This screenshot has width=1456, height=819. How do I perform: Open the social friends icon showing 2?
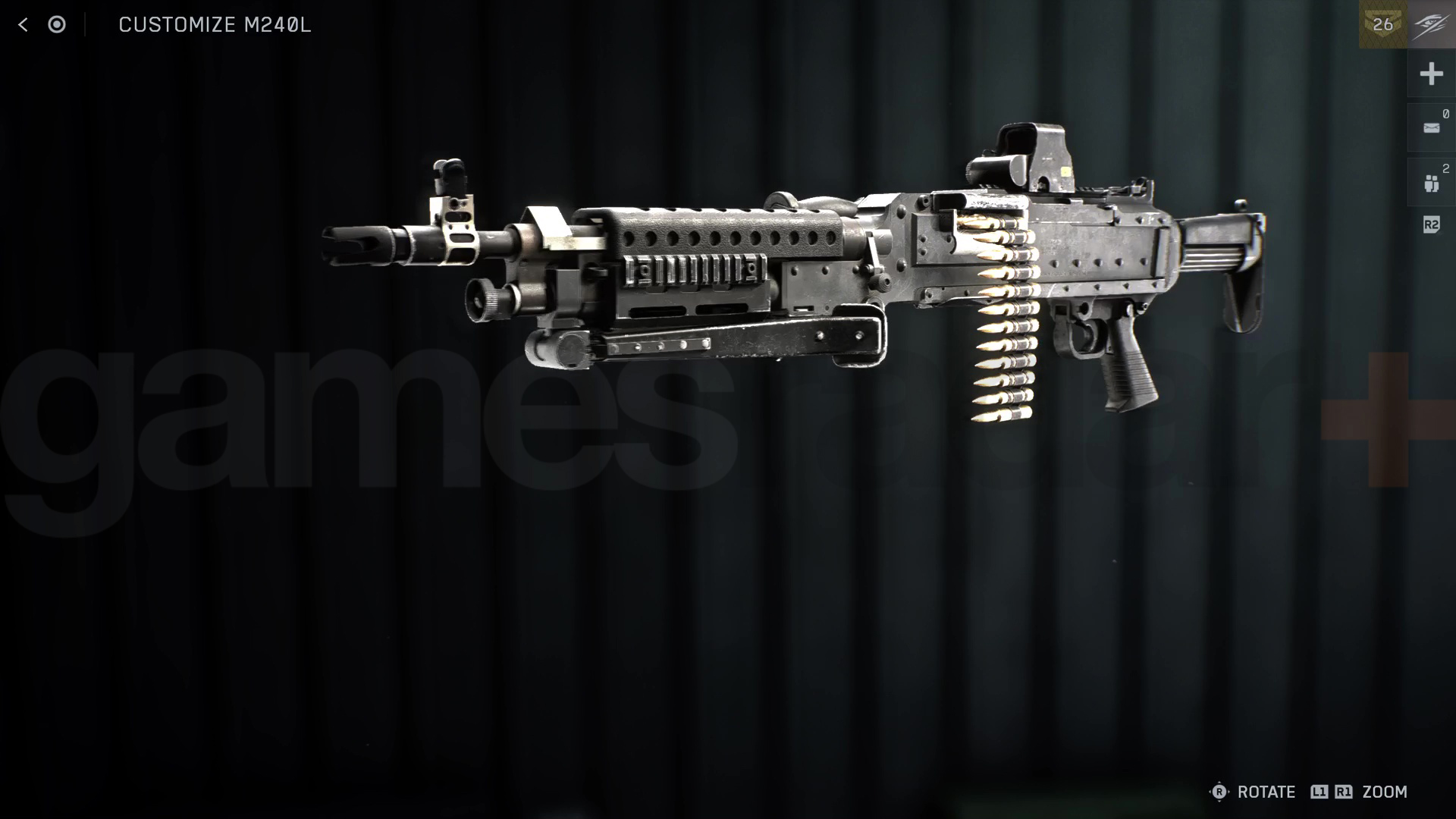coord(1431,182)
